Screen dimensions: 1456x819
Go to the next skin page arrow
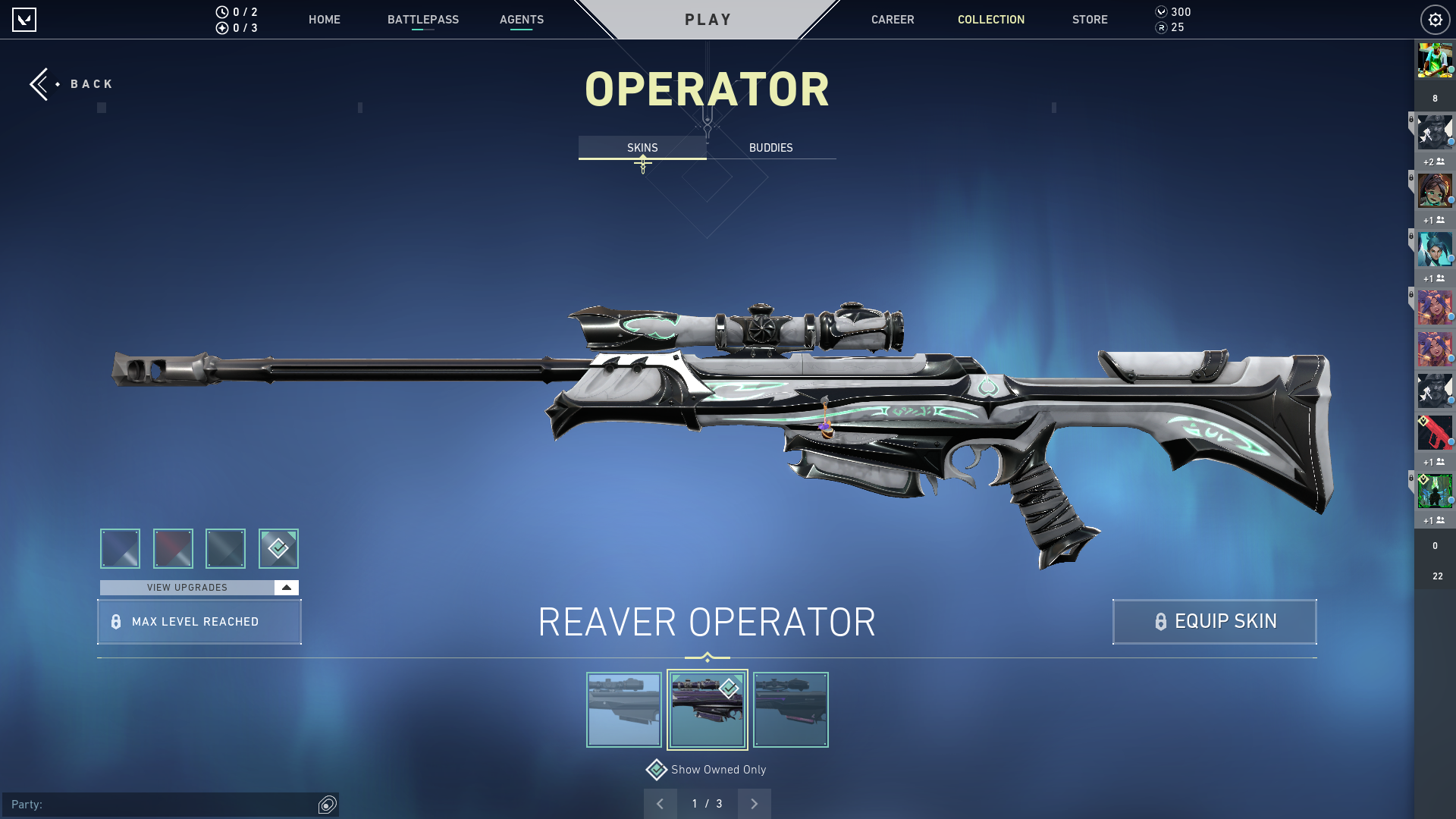tap(754, 804)
